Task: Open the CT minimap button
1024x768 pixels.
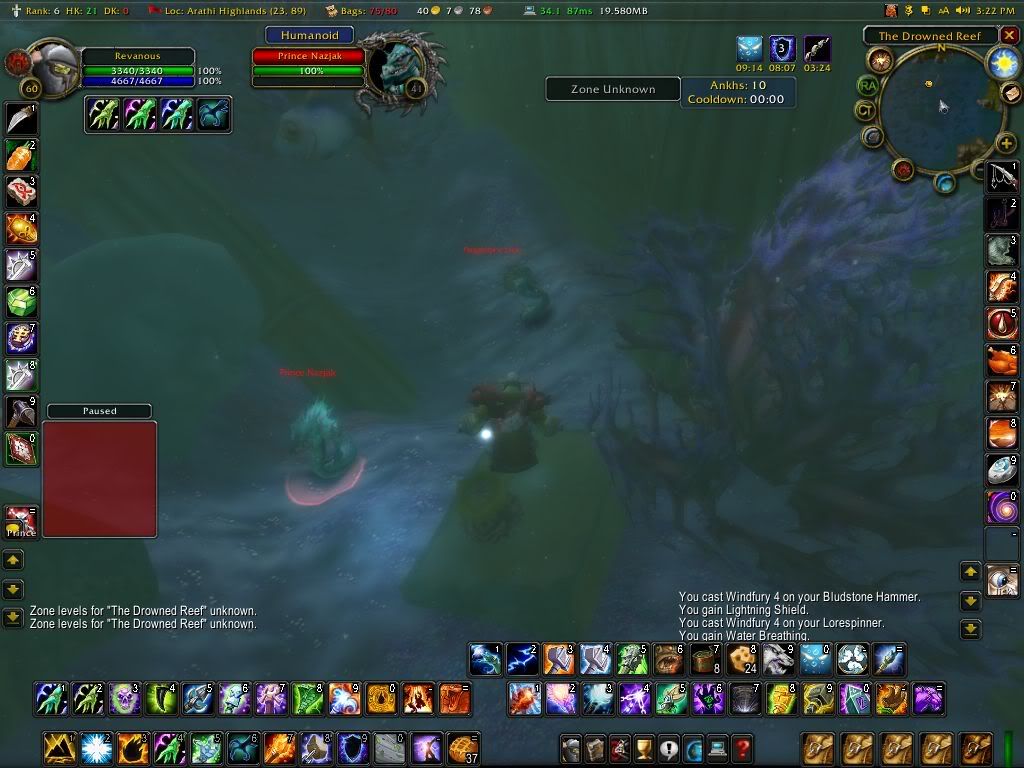Action: [866, 110]
